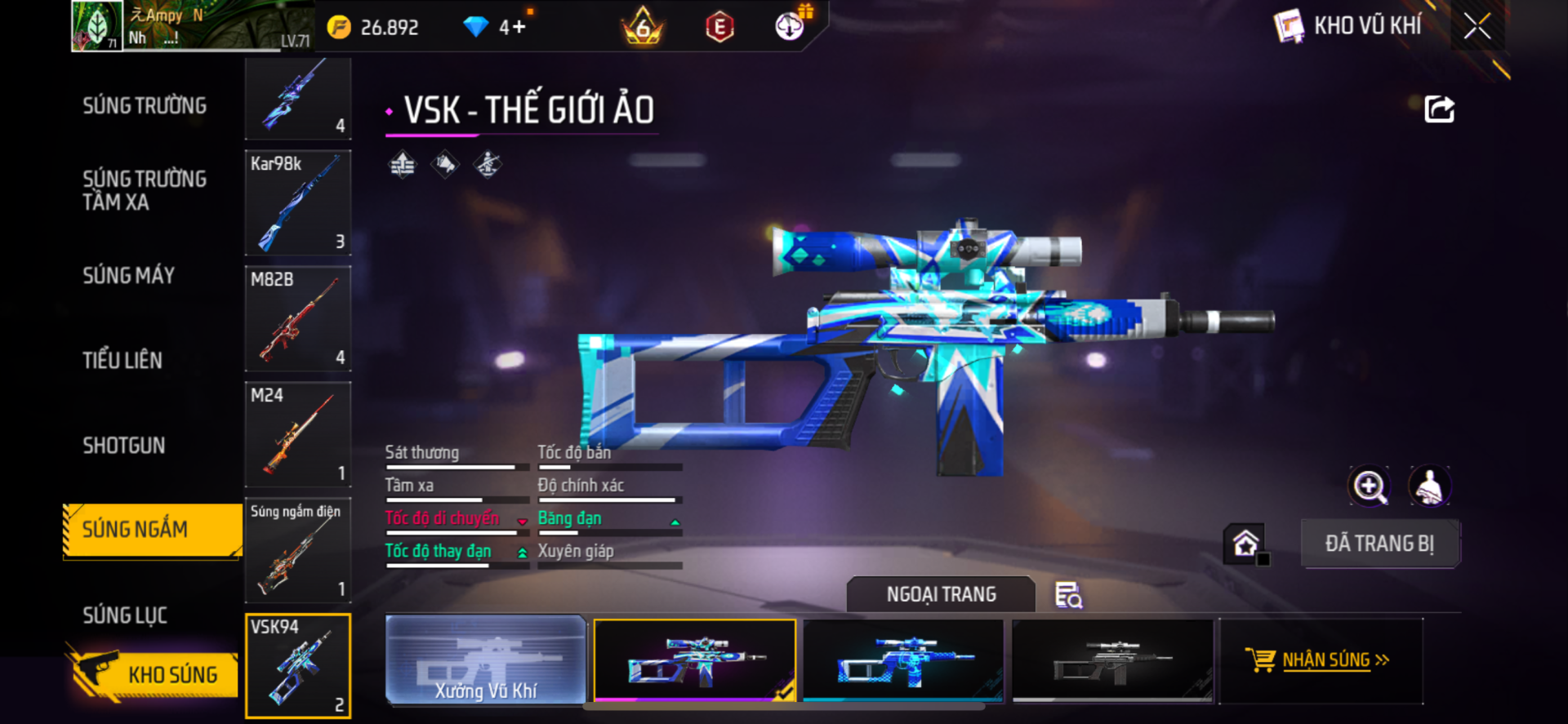Select the SÚNG TRƯỜNG category
The width and height of the screenshot is (1568, 724).
145,106
